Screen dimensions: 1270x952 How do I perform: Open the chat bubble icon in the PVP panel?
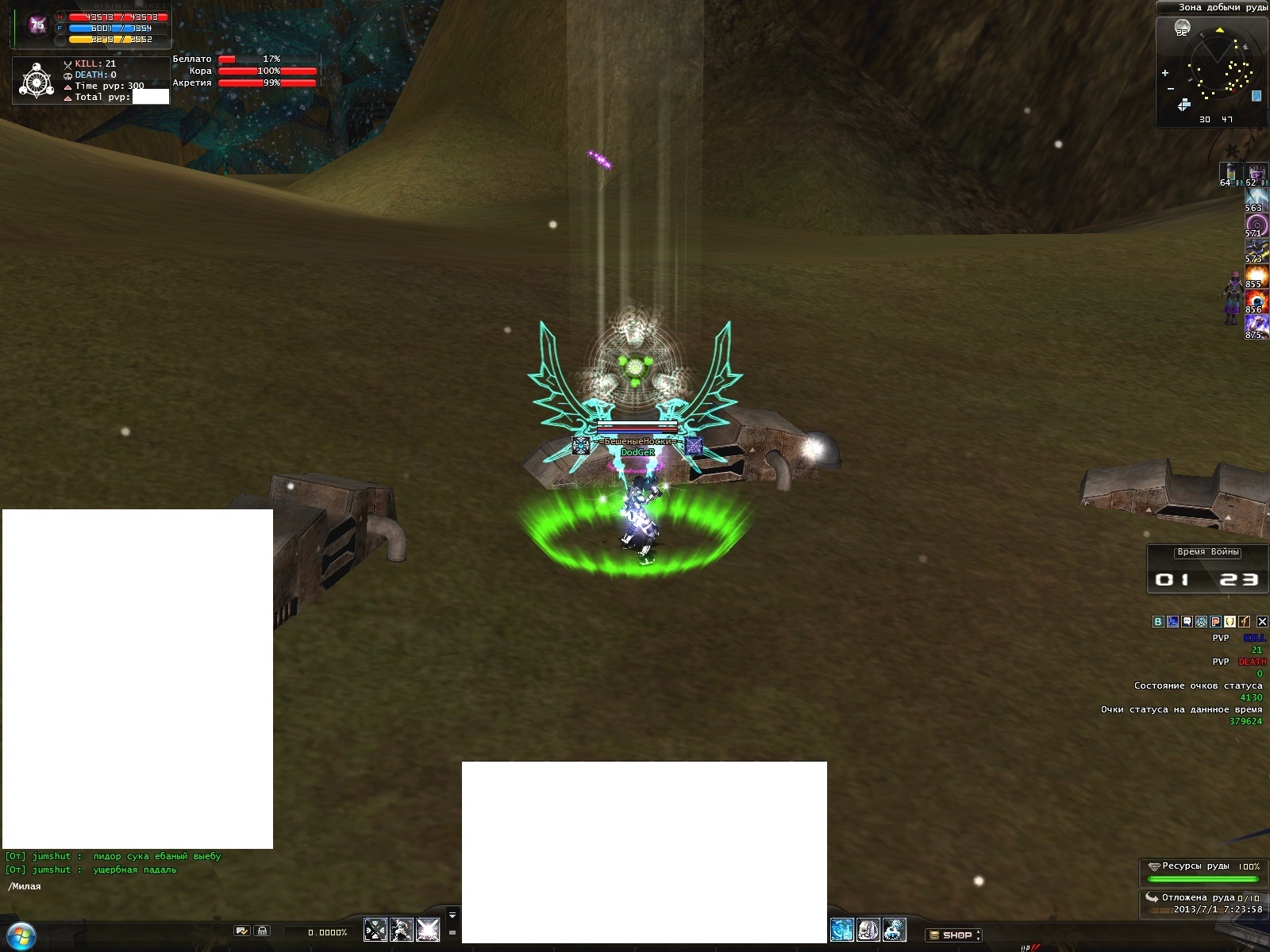click(1187, 622)
